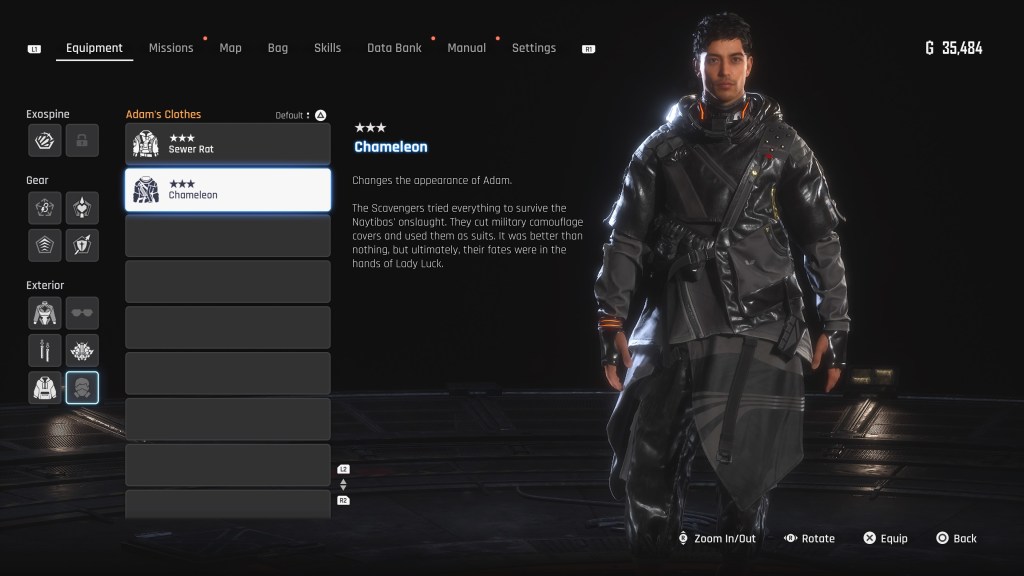Select the masked face exterior slot

(x=82, y=387)
